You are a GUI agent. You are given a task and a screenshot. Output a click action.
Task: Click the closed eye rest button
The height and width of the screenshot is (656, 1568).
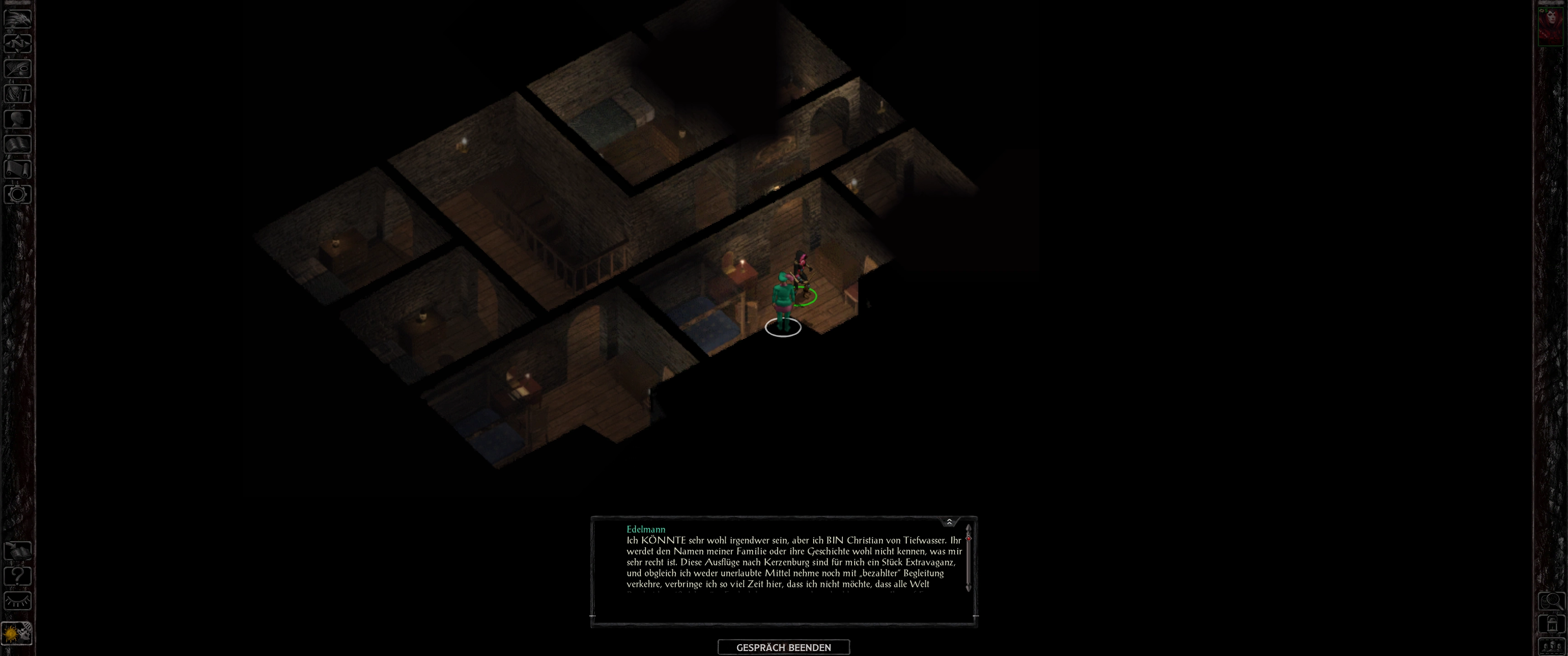coord(17,601)
